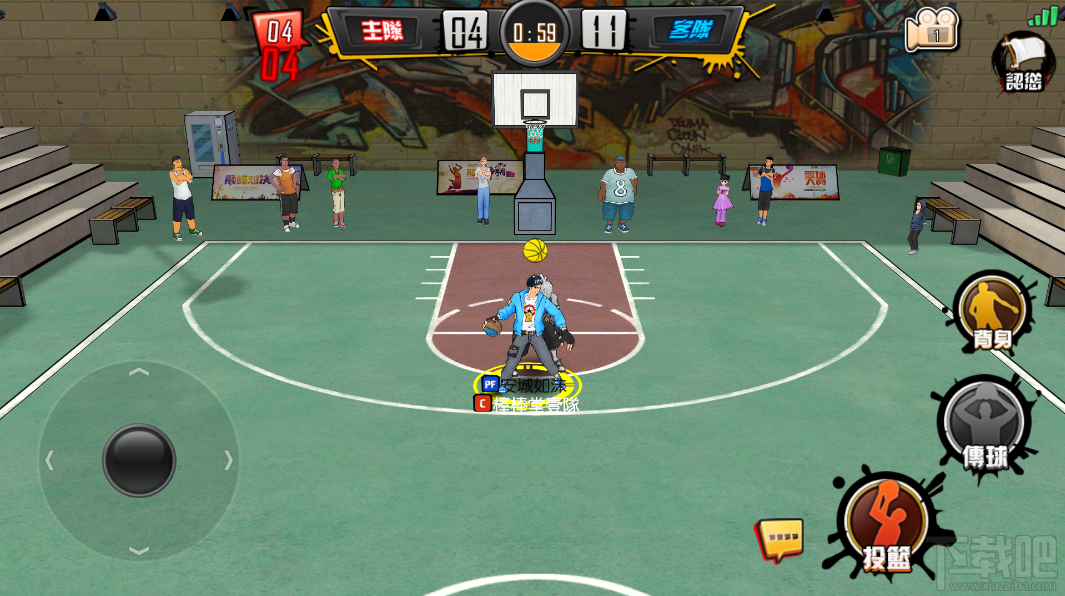Activate the 傳球 pass button
Image resolution: width=1065 pixels, height=596 pixels.
[984, 422]
